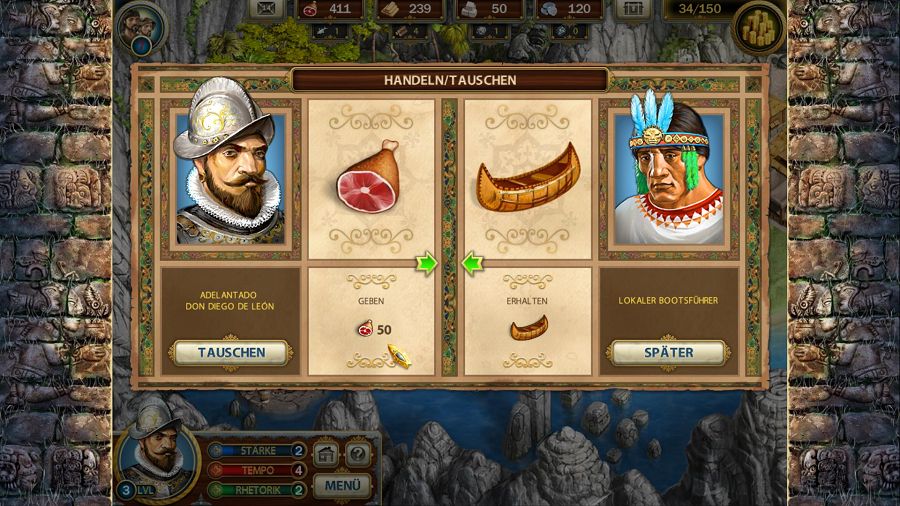Select the party portrait in the top bar
Image resolution: width=900 pixels, height=506 pixels.
[x=142, y=27]
